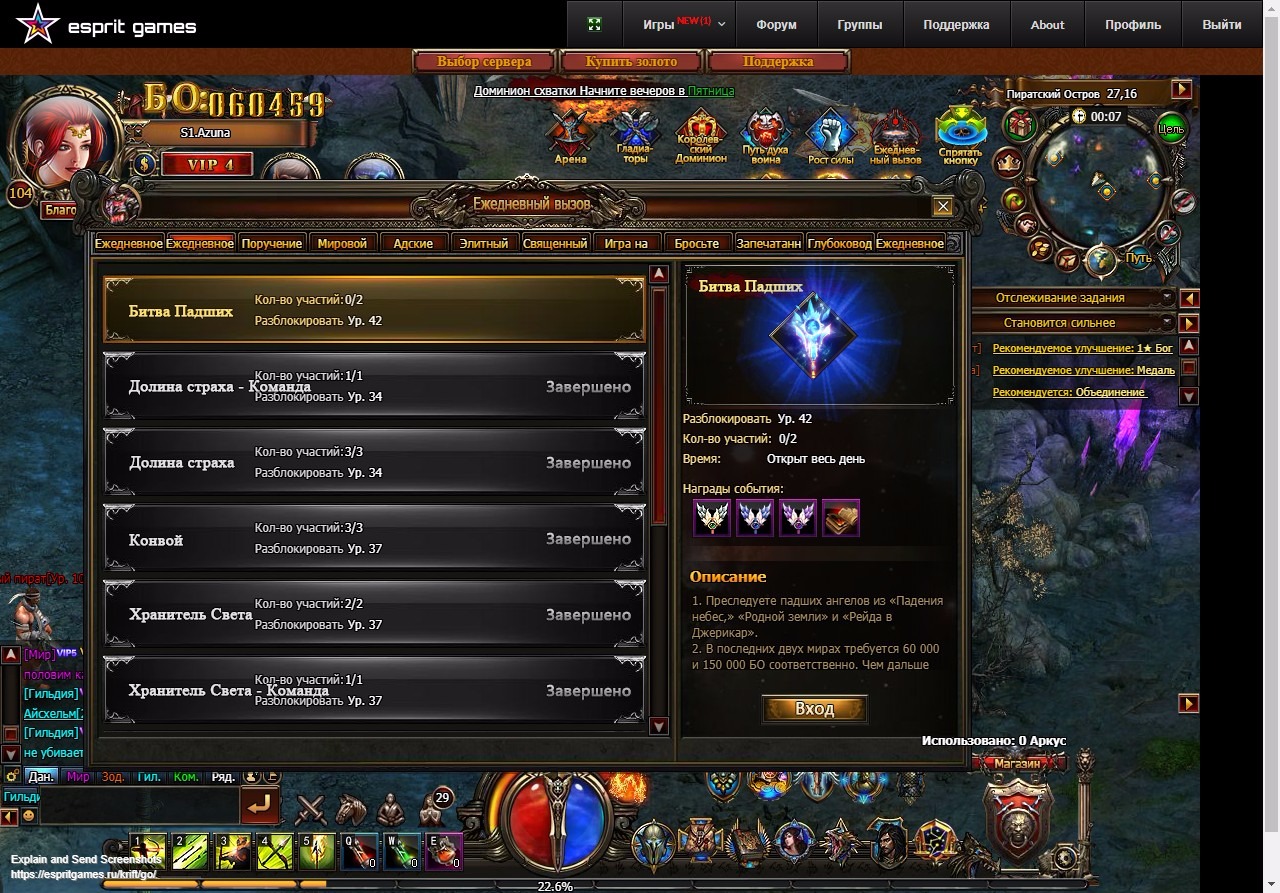Open the Купить золото shop button
Screen dimensions: 1280x893
click(631, 62)
